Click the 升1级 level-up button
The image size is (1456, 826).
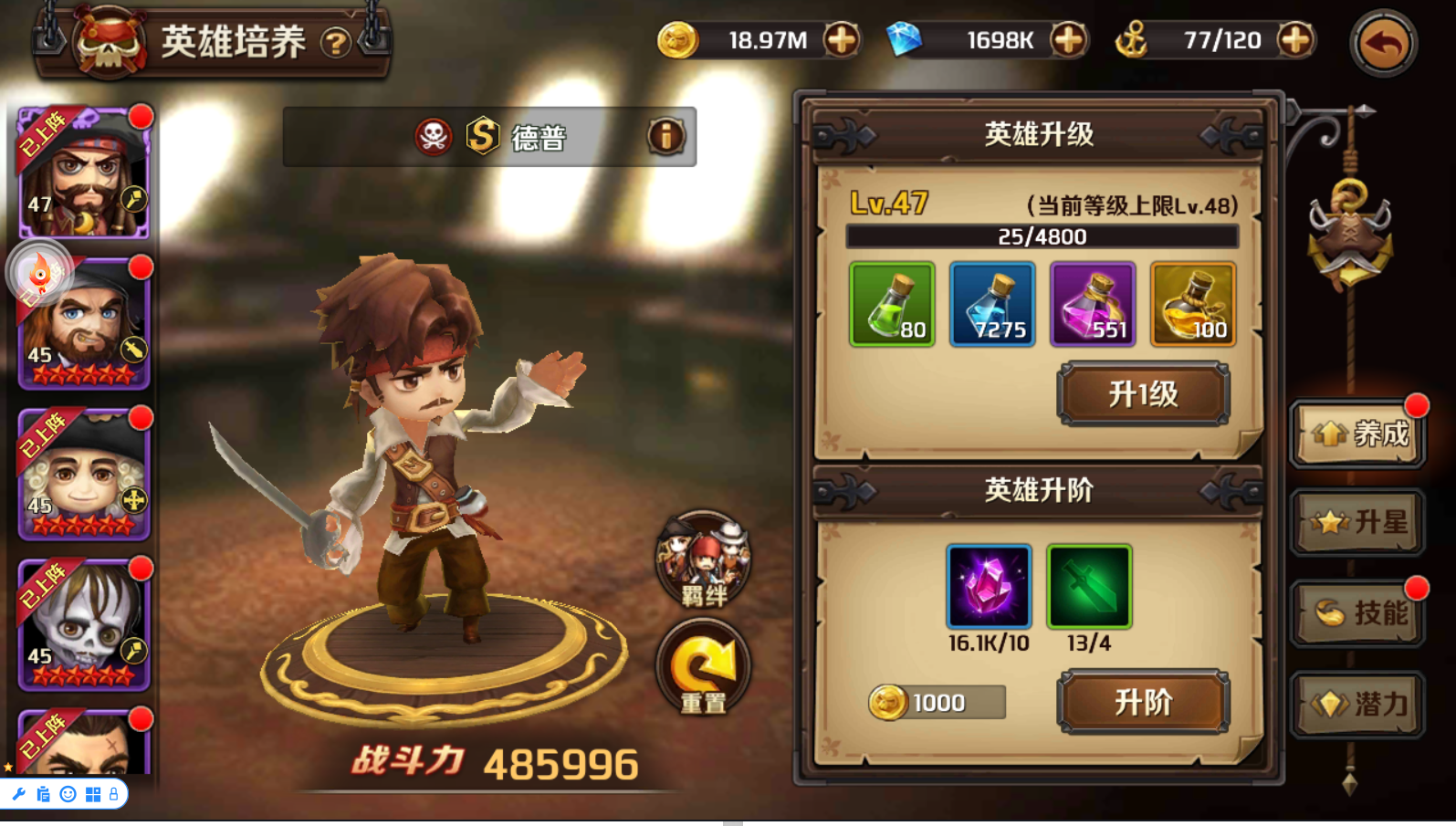[1143, 394]
